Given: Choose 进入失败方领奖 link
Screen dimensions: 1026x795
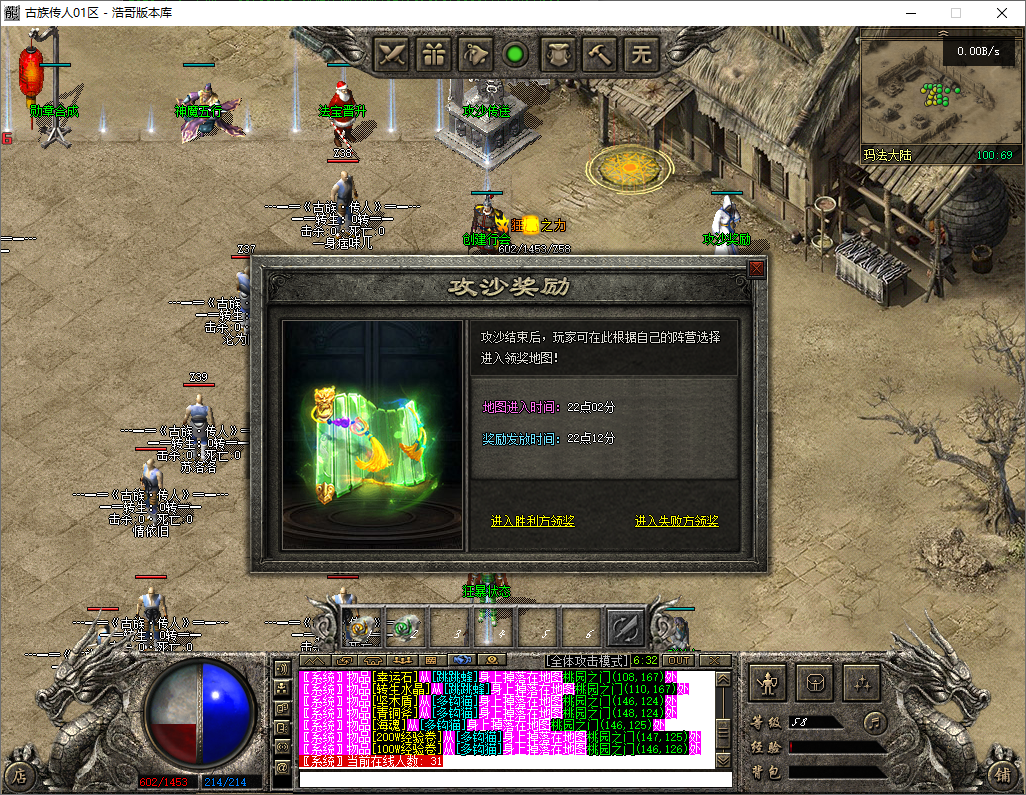Looking at the screenshot, I should point(677,521).
